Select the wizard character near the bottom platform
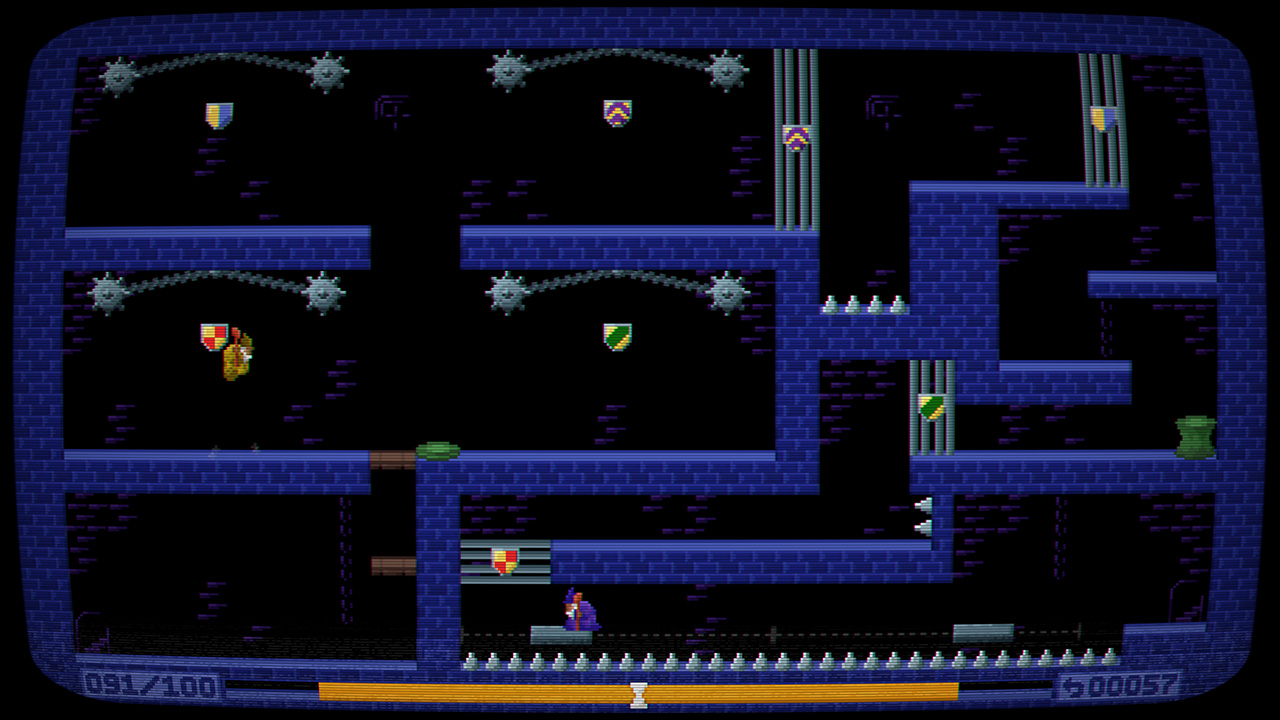1280x720 pixels. (580, 612)
